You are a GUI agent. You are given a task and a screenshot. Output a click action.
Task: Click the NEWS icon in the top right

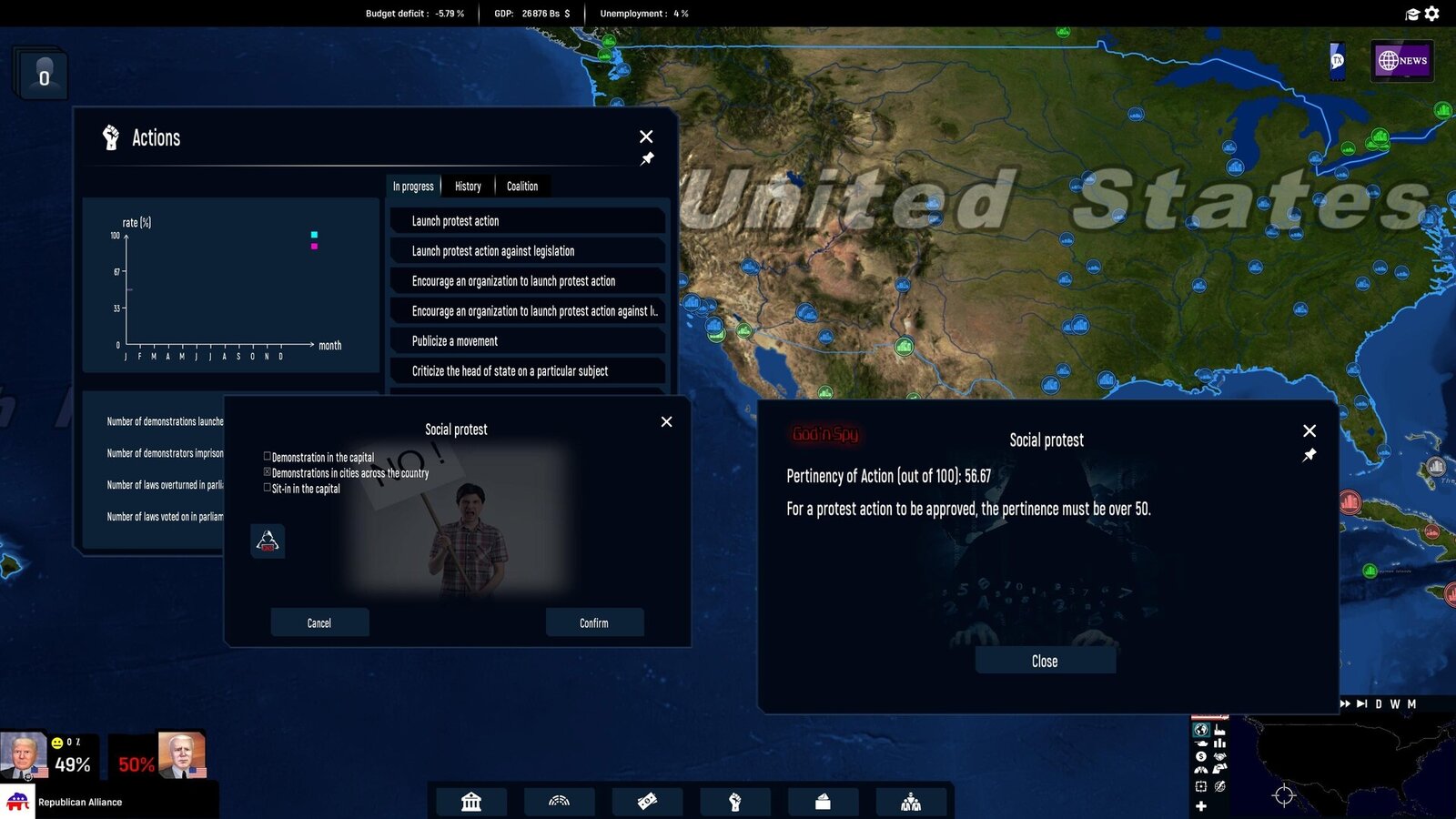pos(1401,61)
